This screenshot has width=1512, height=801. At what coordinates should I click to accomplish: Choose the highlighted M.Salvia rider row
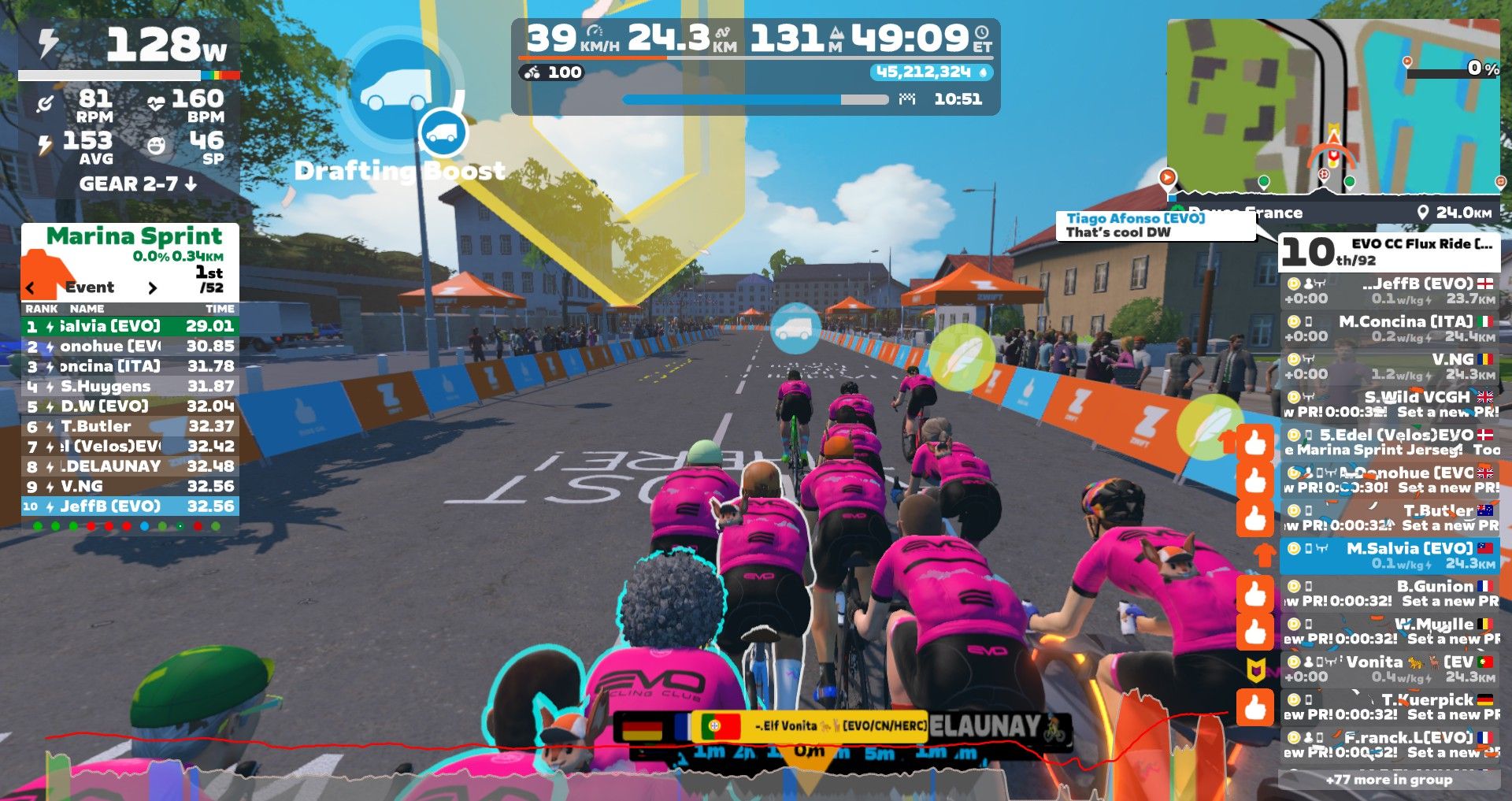tap(1390, 555)
